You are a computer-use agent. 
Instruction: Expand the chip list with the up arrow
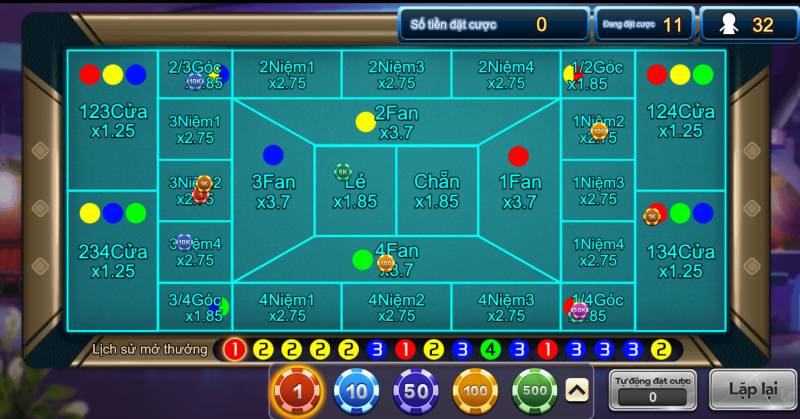(577, 390)
